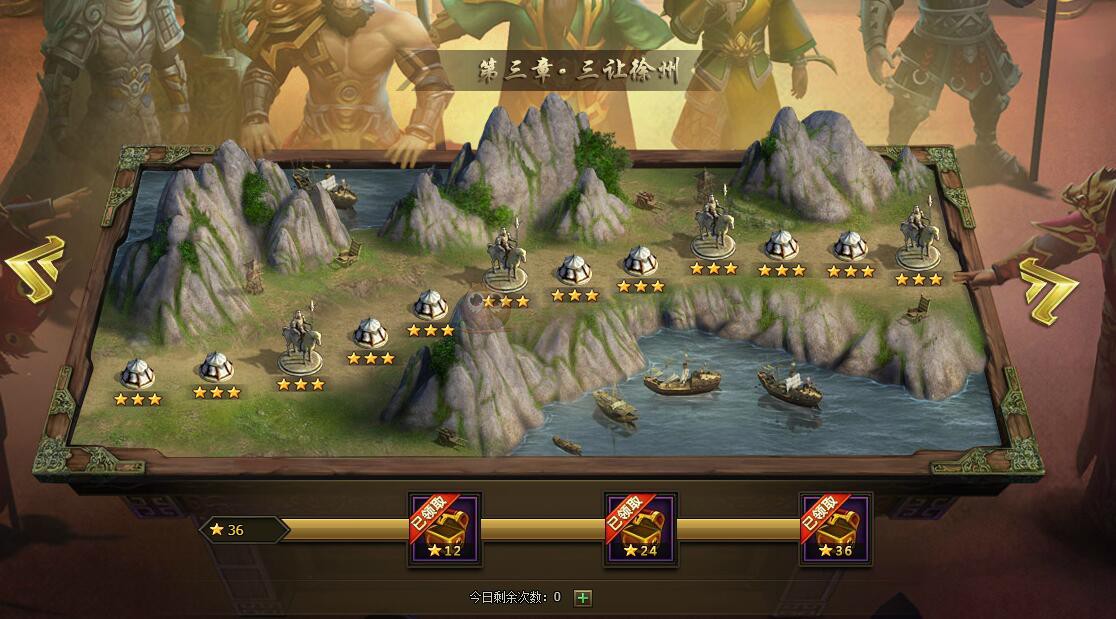Go to the previous chapter with the left arrow
The image size is (1116, 619).
click(x=36, y=268)
